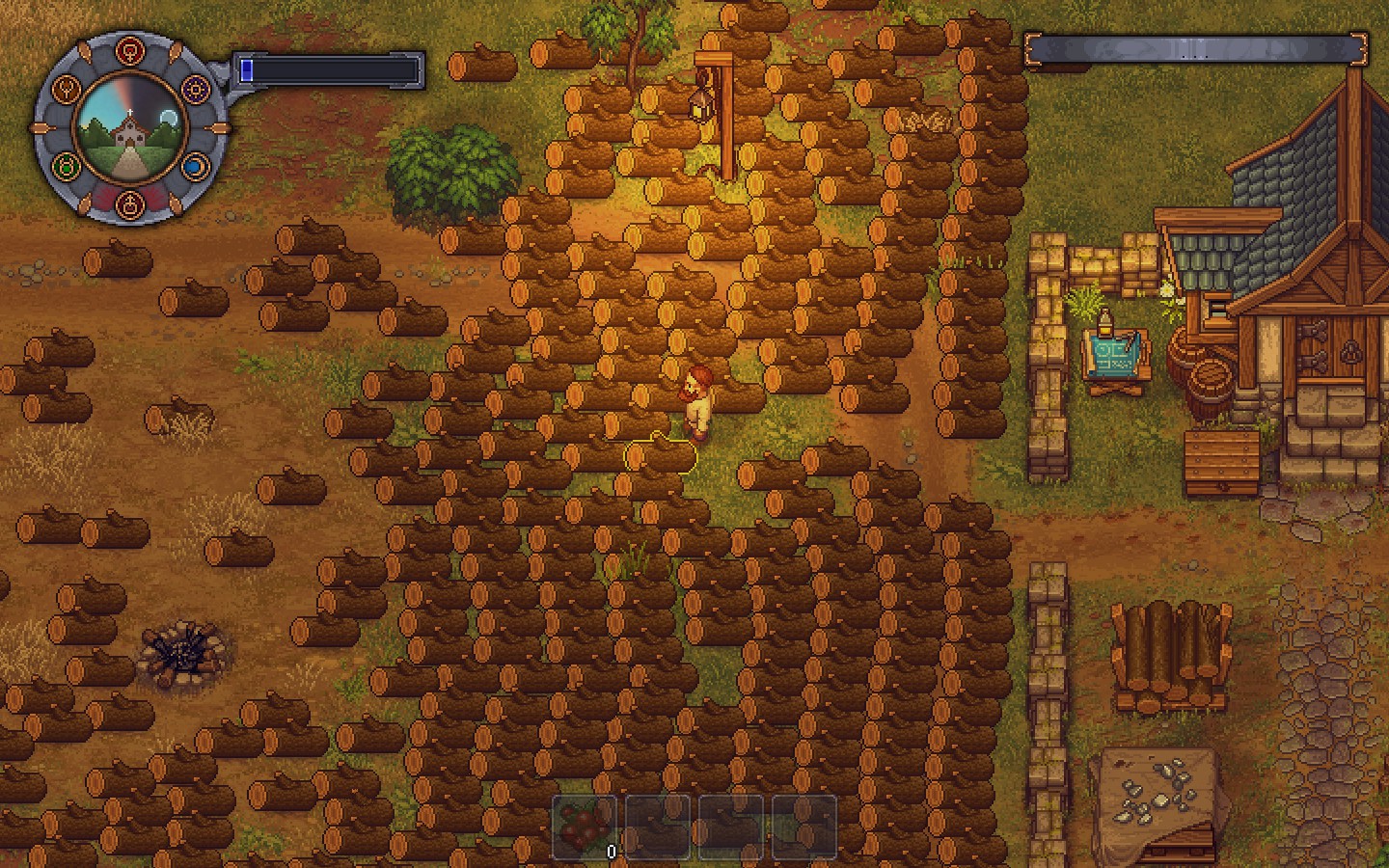This screenshot has width=1389, height=868.
Task: Click the hanging lantern on the tall post
Action: click(701, 106)
